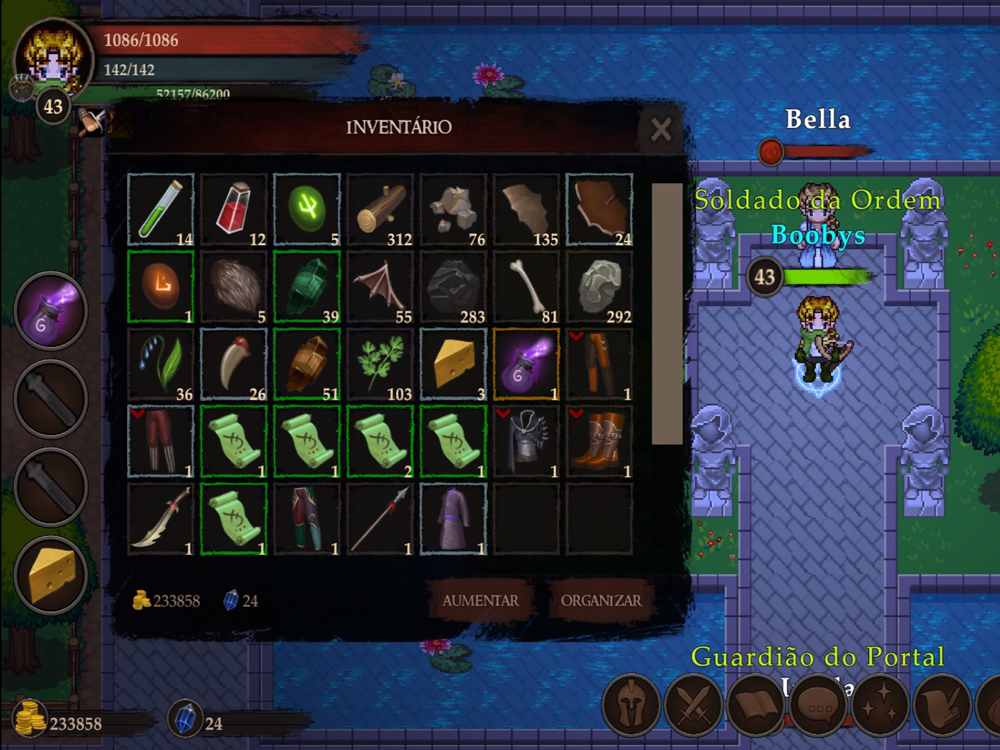Select the purple robe inventory slot

453,519
